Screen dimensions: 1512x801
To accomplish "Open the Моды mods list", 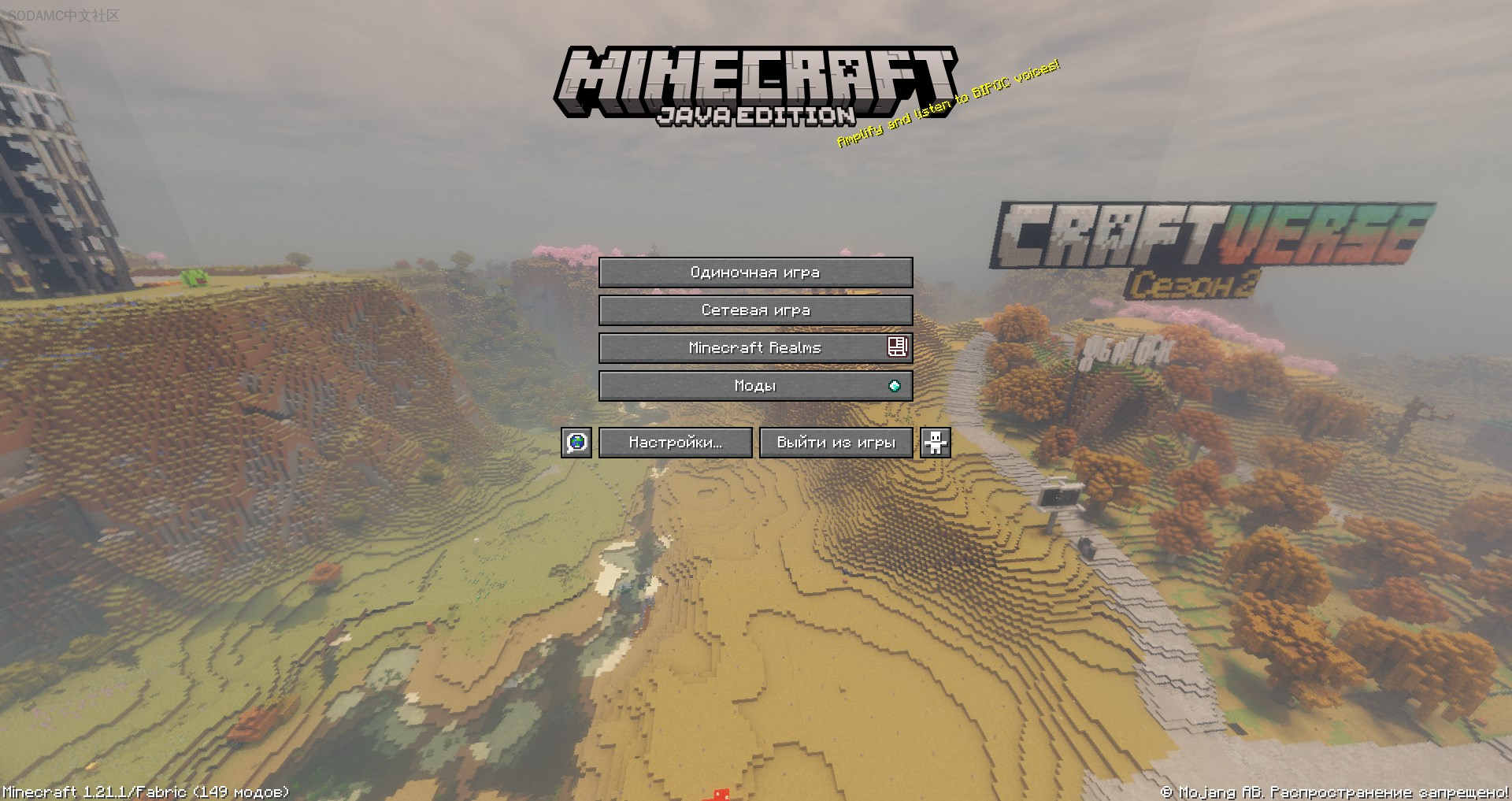I will (x=755, y=386).
